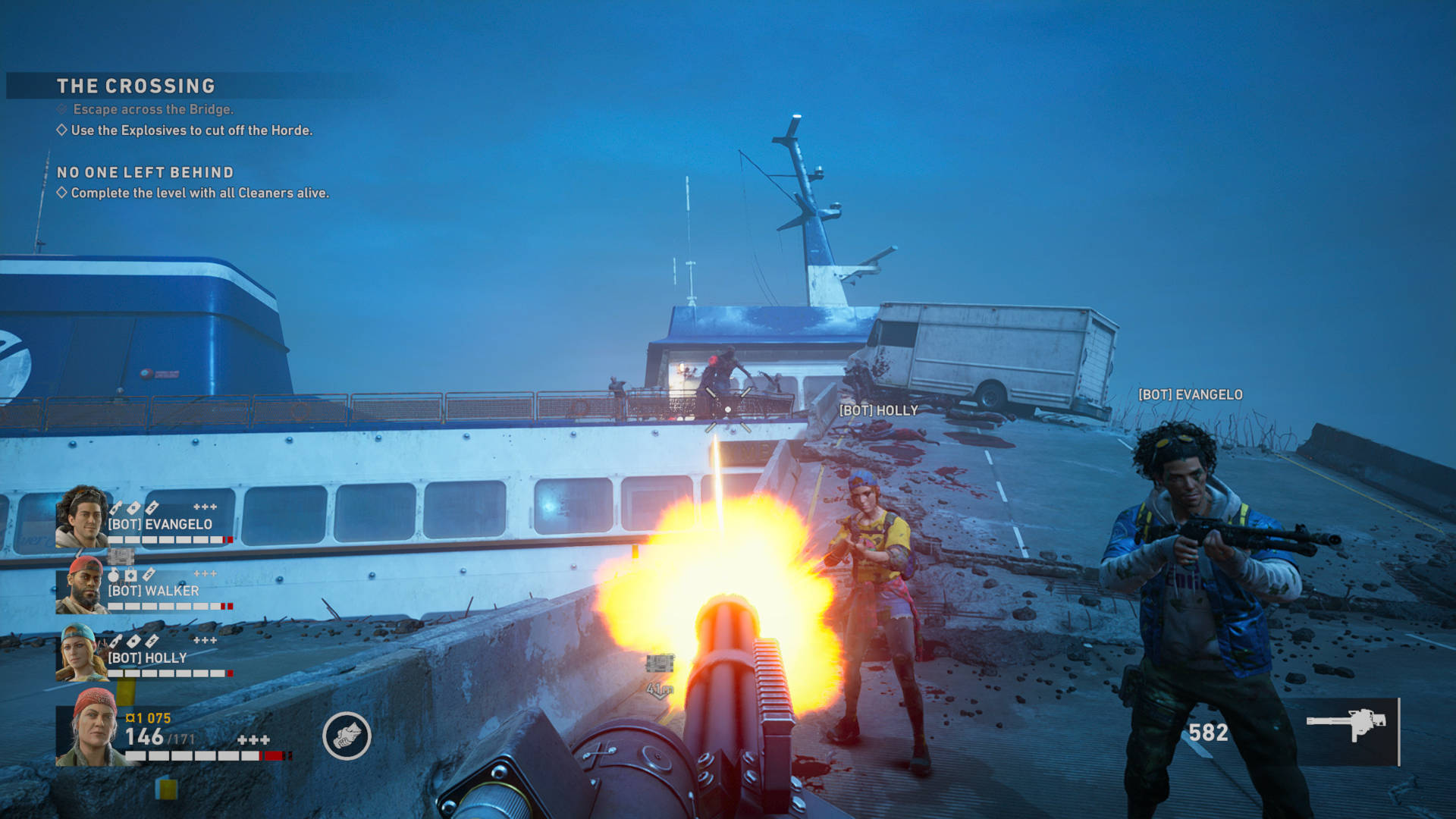
Task: Select the minigun weapon icon
Action: pos(1346,724)
